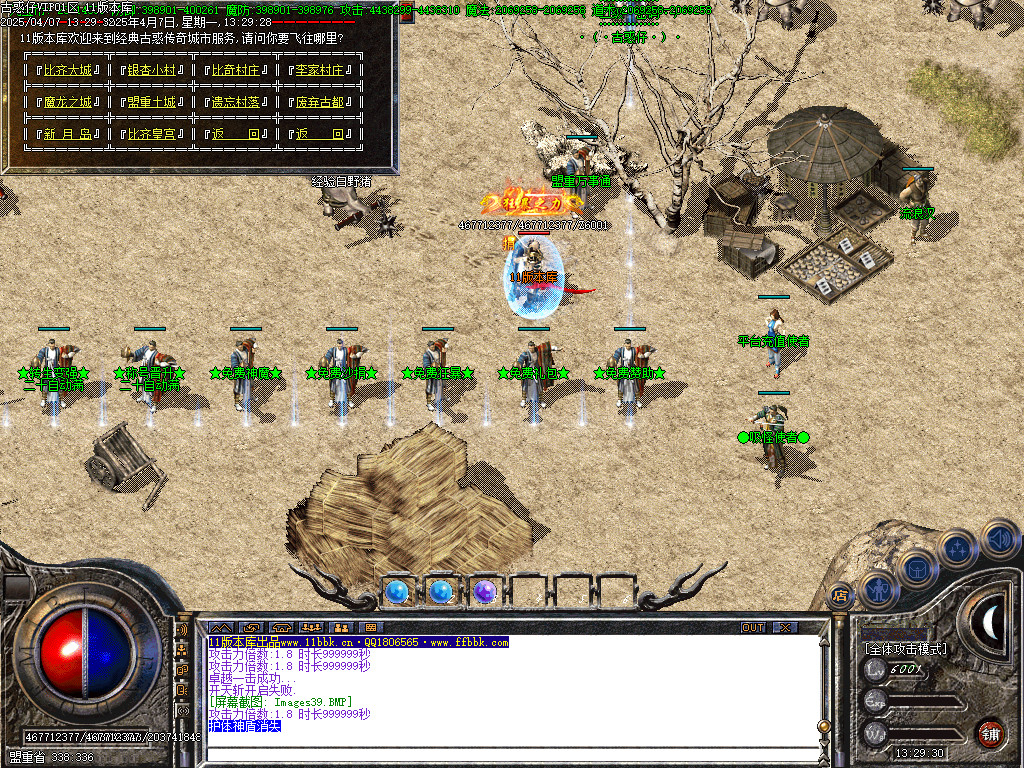Open the character equipment round button
Screen dimensions: 1024x768
[879, 590]
